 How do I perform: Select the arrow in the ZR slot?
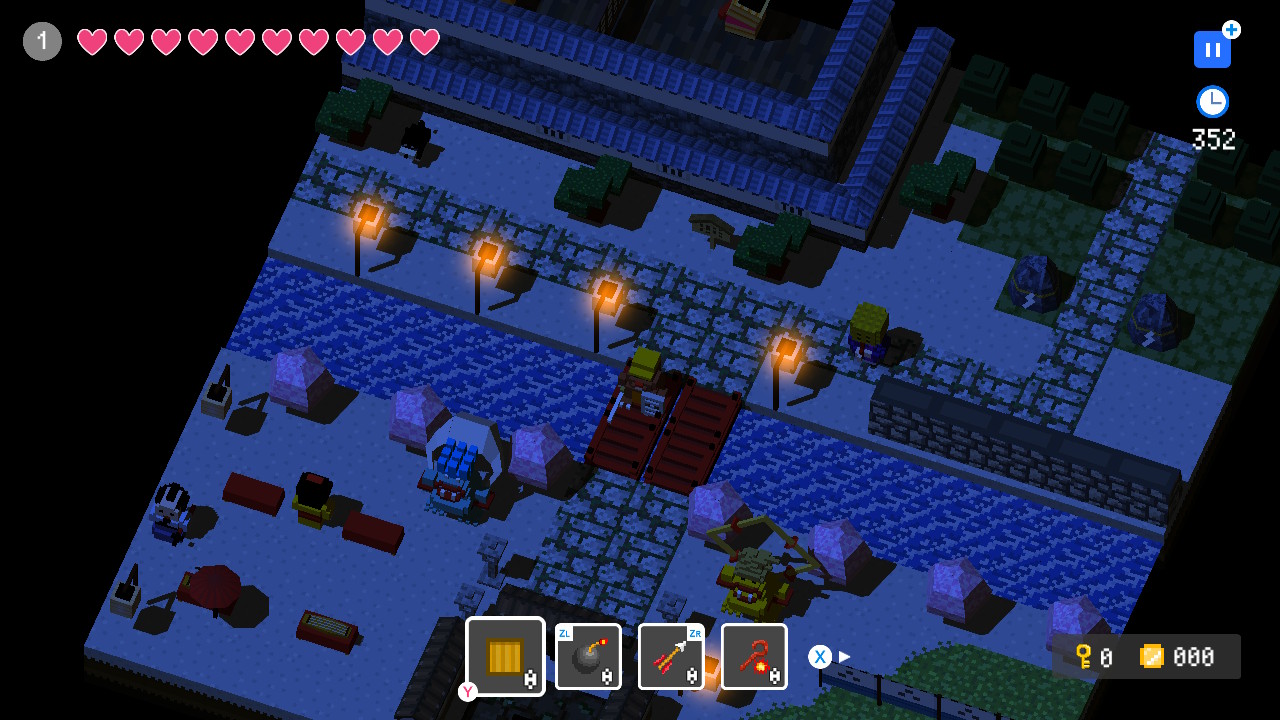[x=671, y=656]
